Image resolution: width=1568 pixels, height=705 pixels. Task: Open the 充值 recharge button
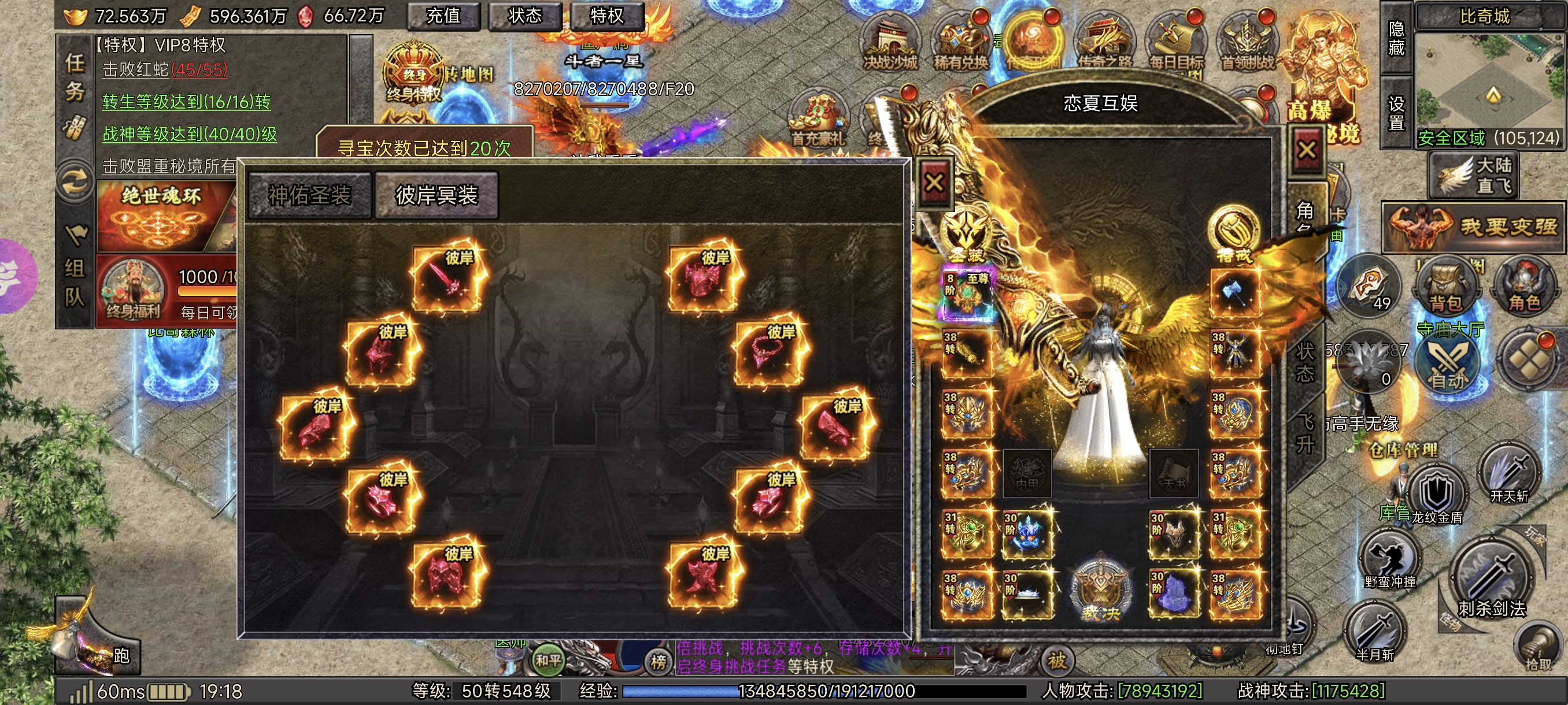[443, 16]
